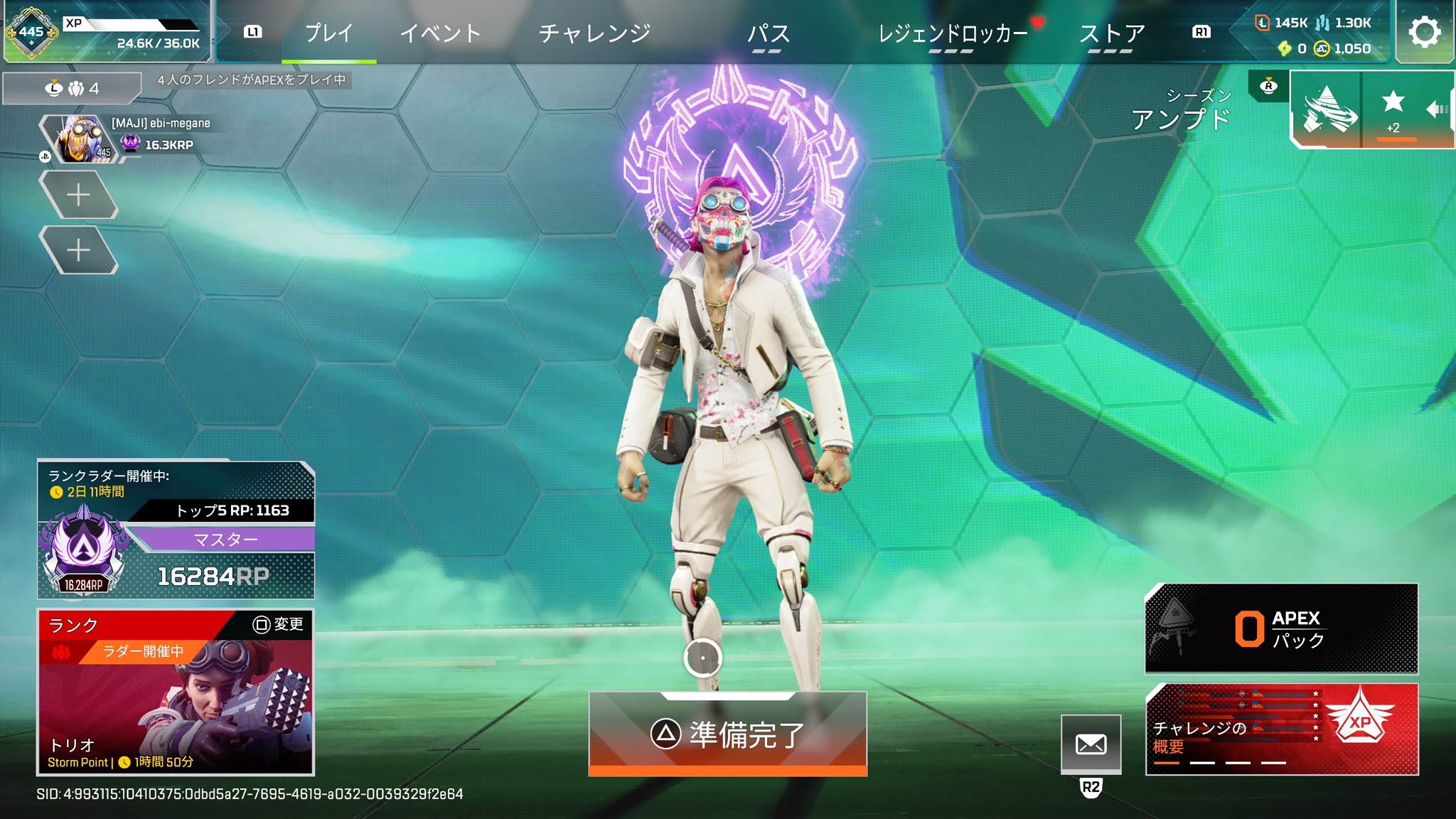Open the レジェンドロッカー tab
This screenshot has height=819, width=1456.
[x=953, y=33]
